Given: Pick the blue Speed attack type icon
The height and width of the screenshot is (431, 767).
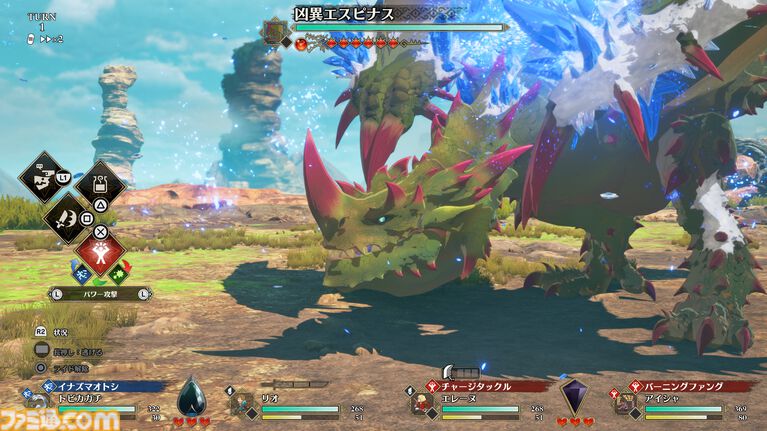Looking at the screenshot, I should coord(80,271).
